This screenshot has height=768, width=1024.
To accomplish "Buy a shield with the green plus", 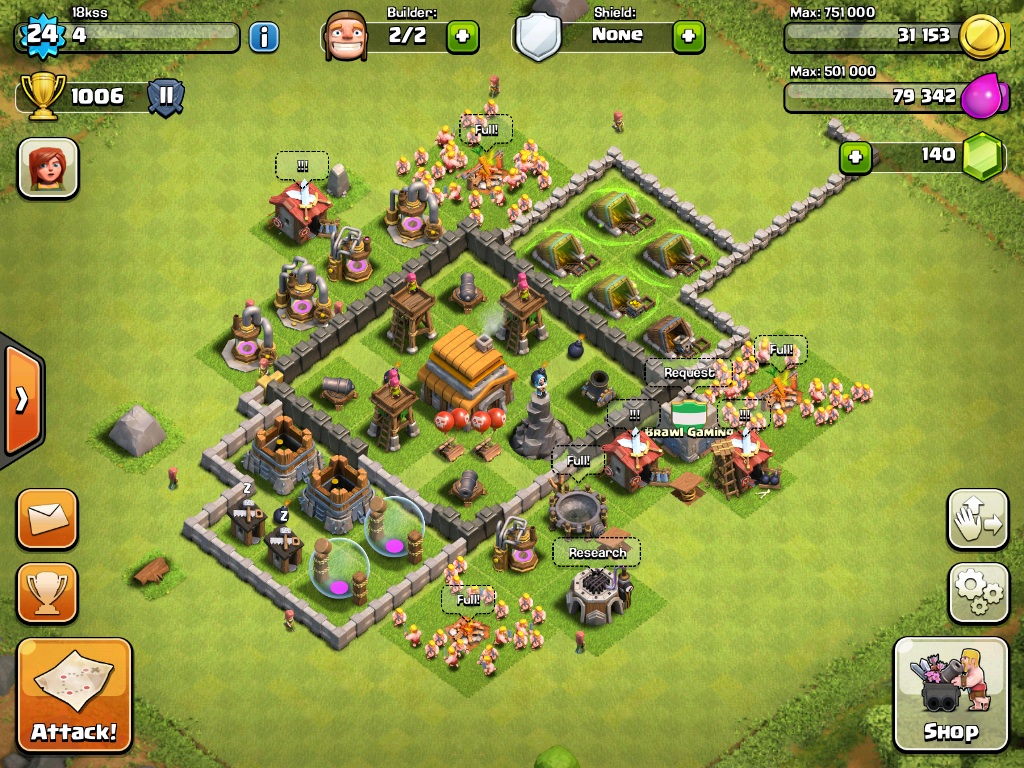I will click(688, 37).
